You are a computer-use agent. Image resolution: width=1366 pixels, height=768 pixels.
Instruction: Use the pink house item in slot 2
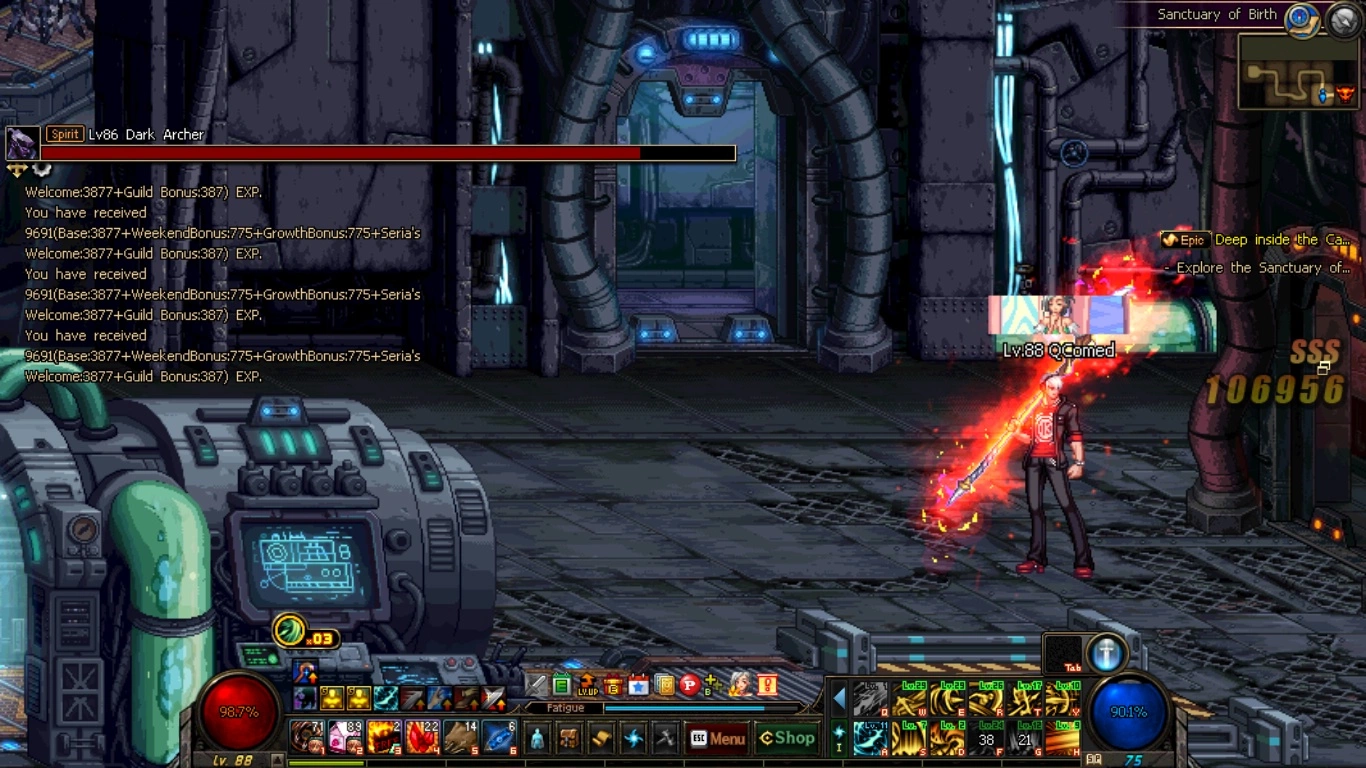(x=345, y=738)
